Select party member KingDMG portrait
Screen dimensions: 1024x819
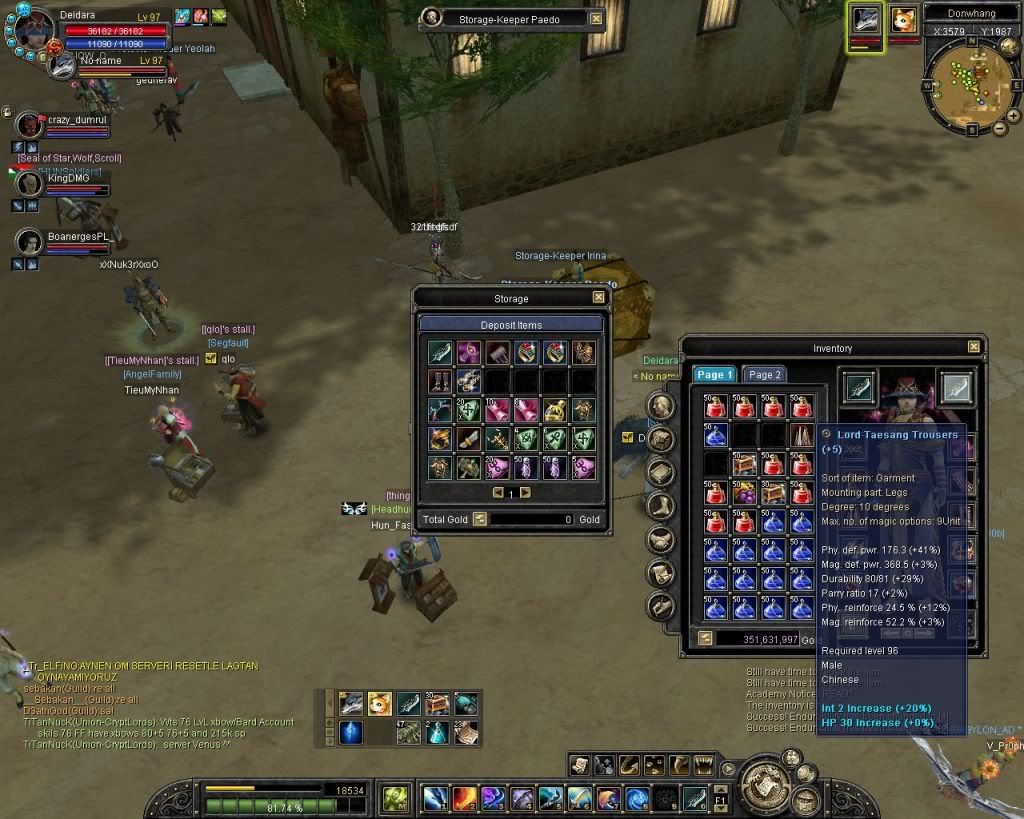coord(30,184)
